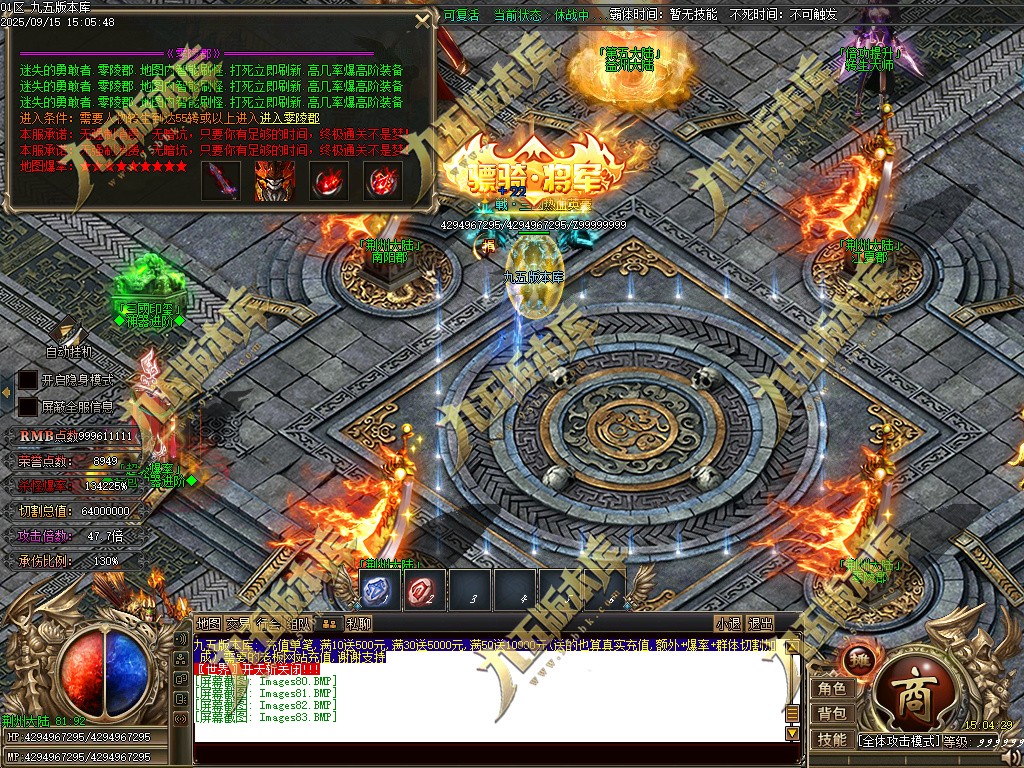Open the 地图 map tab
The image size is (1024, 768).
208,623
